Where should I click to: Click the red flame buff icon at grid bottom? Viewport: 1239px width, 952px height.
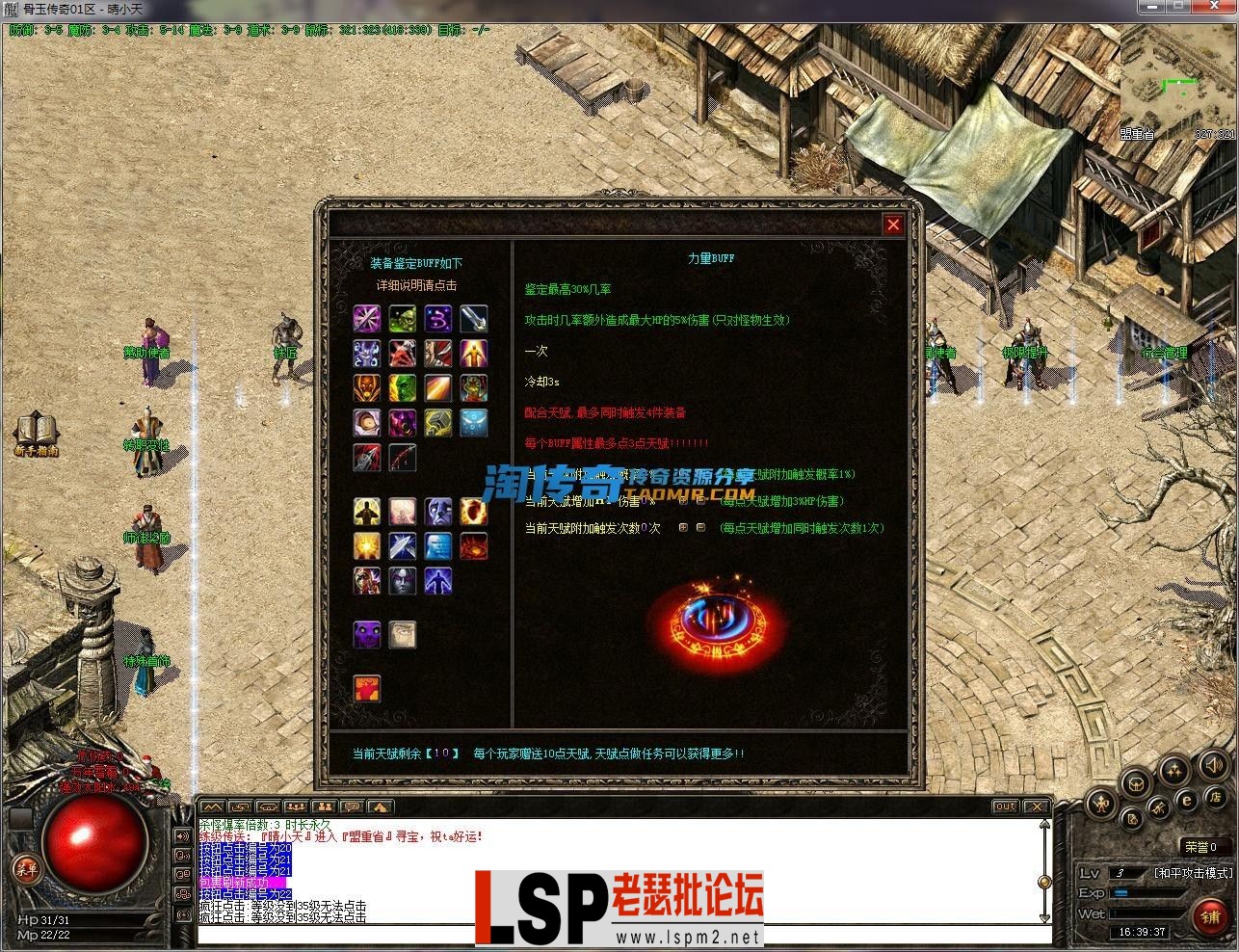[367, 689]
